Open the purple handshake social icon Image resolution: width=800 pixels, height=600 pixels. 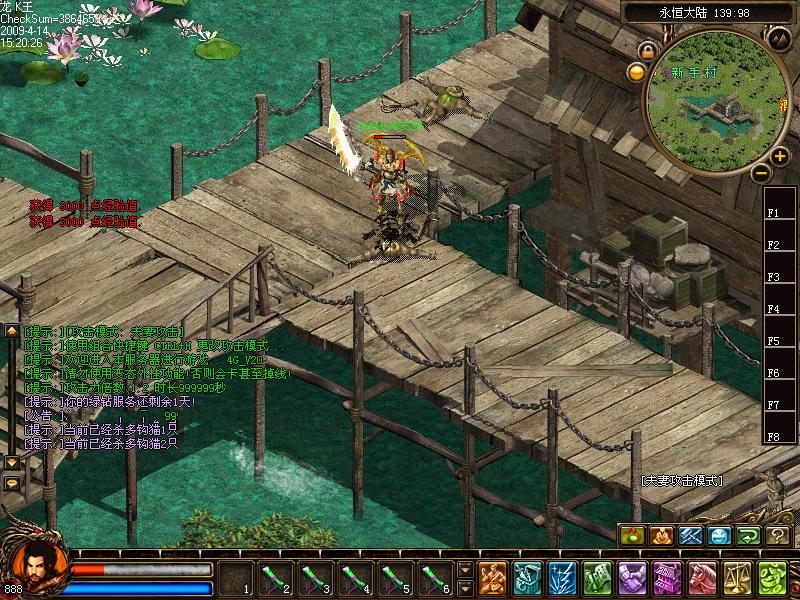click(x=631, y=578)
